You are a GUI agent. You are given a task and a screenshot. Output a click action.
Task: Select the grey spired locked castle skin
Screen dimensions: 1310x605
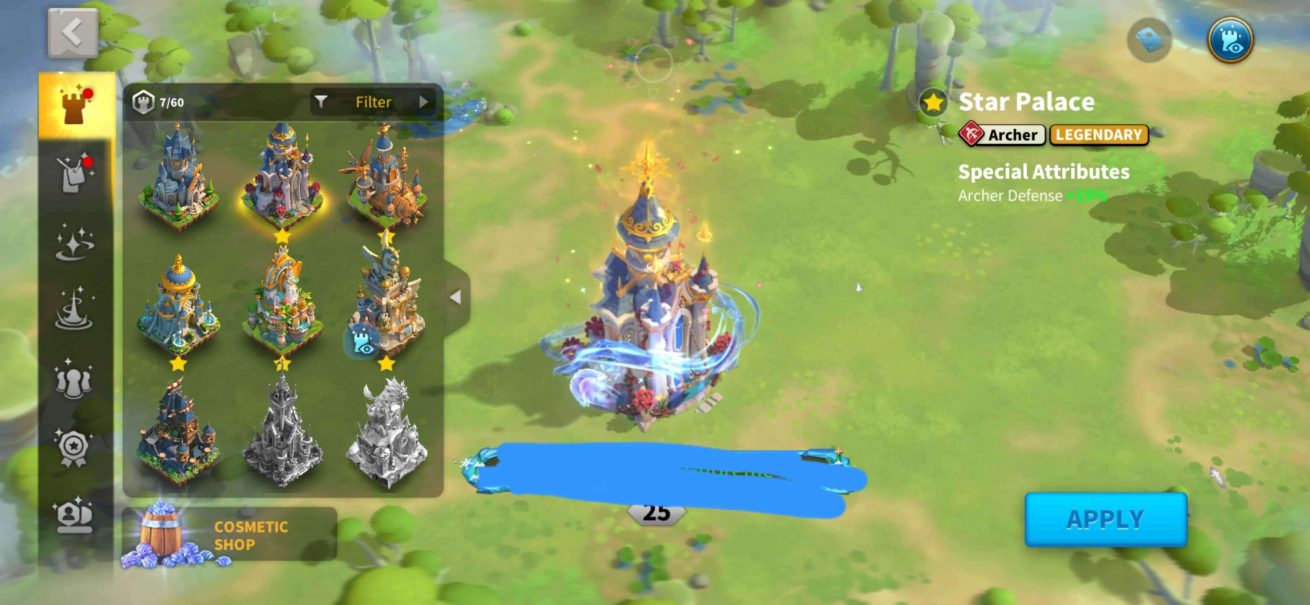(282, 431)
